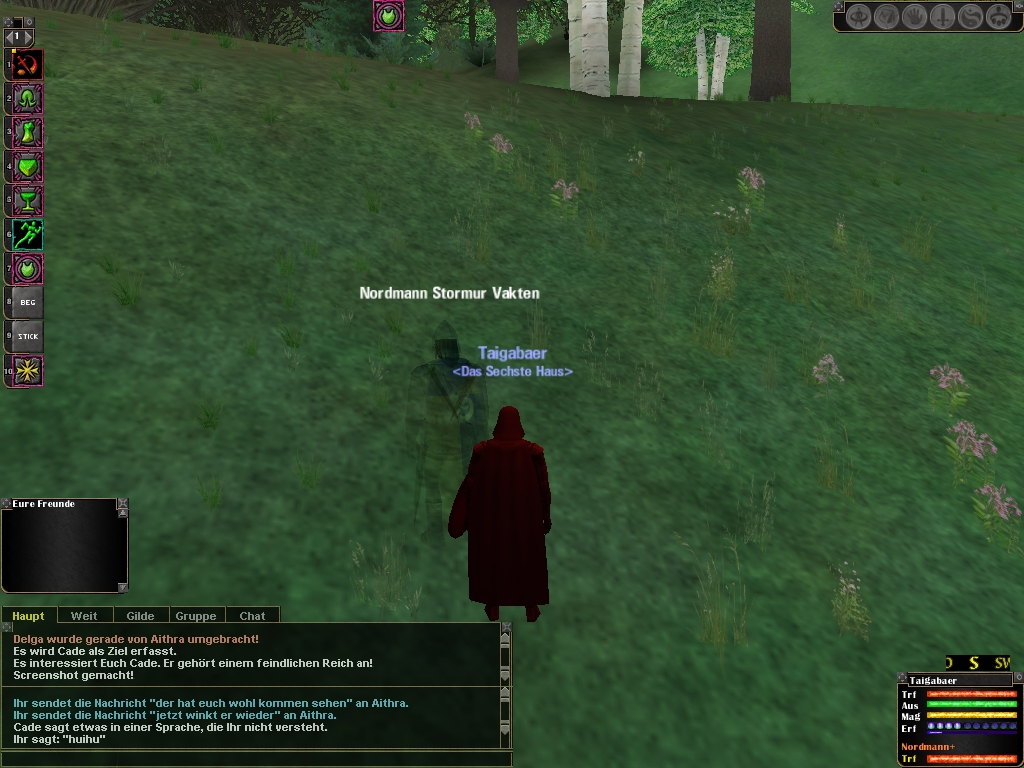
Task: Close the Eure Freunde friends window
Action: pos(122,504)
